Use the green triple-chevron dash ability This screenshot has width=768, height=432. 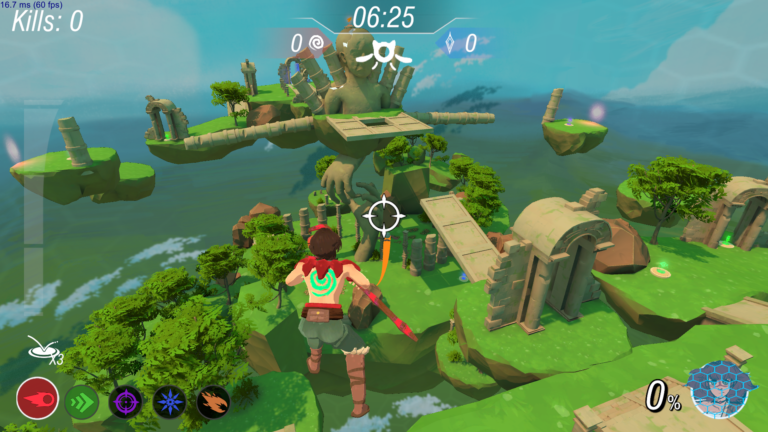pyautogui.click(x=81, y=401)
